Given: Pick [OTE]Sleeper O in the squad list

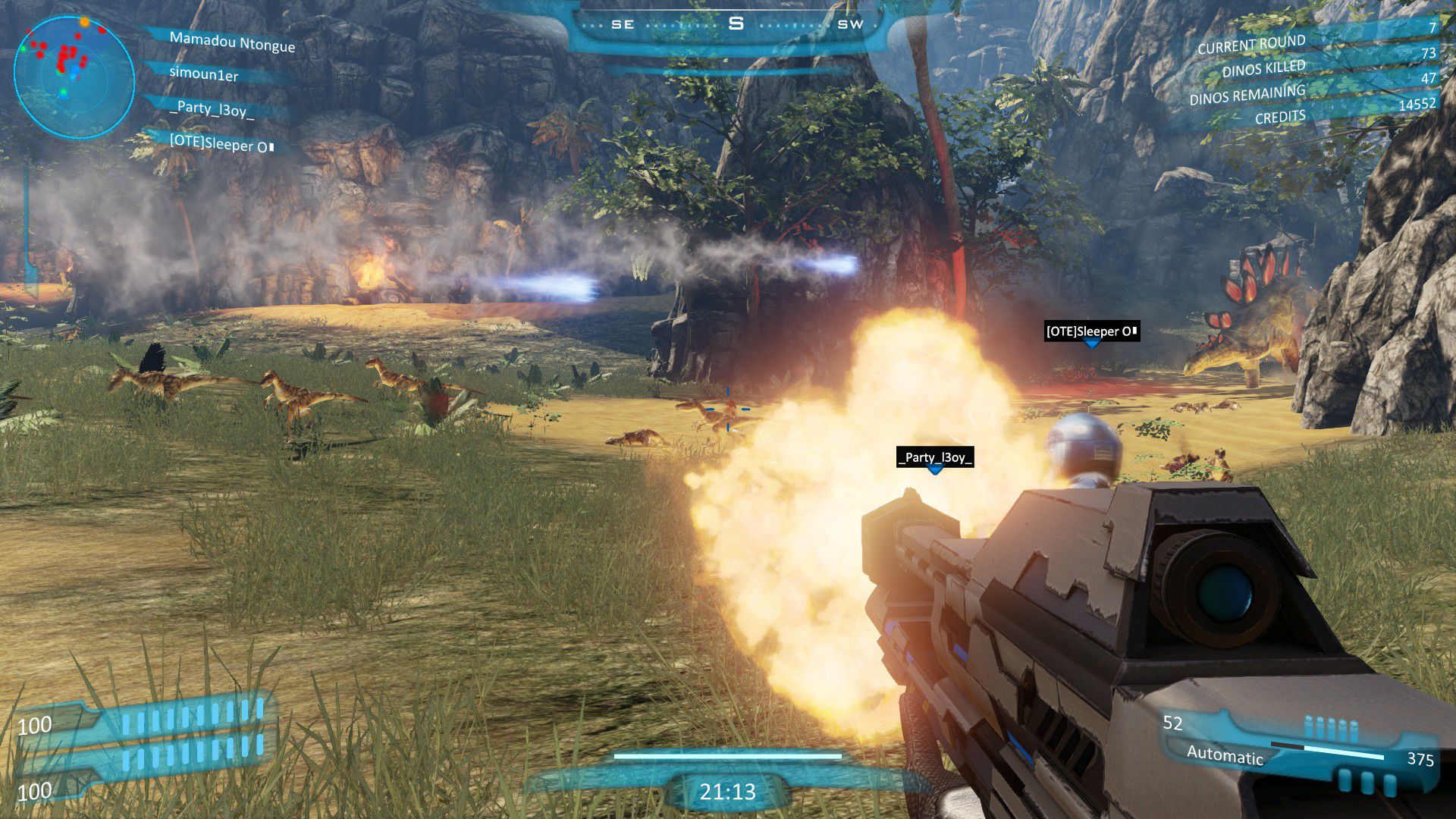Looking at the screenshot, I should point(221,143).
